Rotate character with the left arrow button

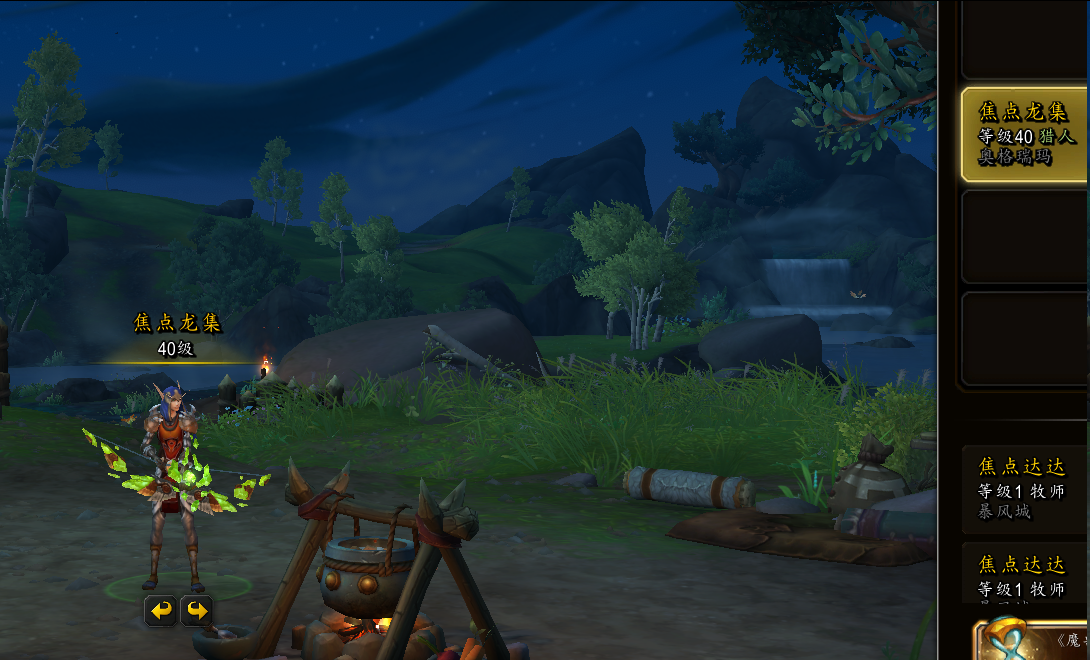(x=161, y=610)
